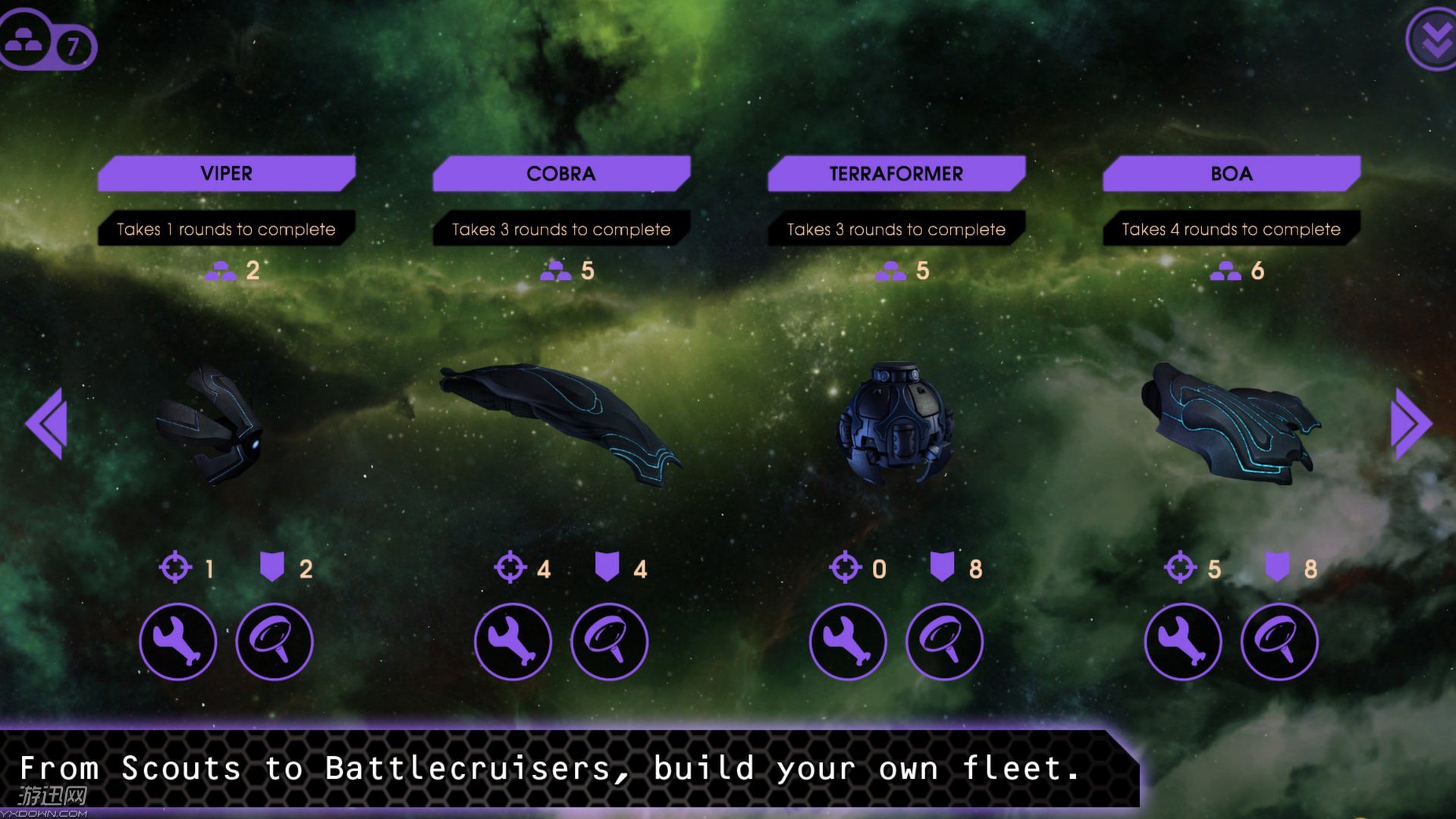Inspect the Viper with its magnifier button
This screenshot has width=1456, height=819.
(275, 642)
